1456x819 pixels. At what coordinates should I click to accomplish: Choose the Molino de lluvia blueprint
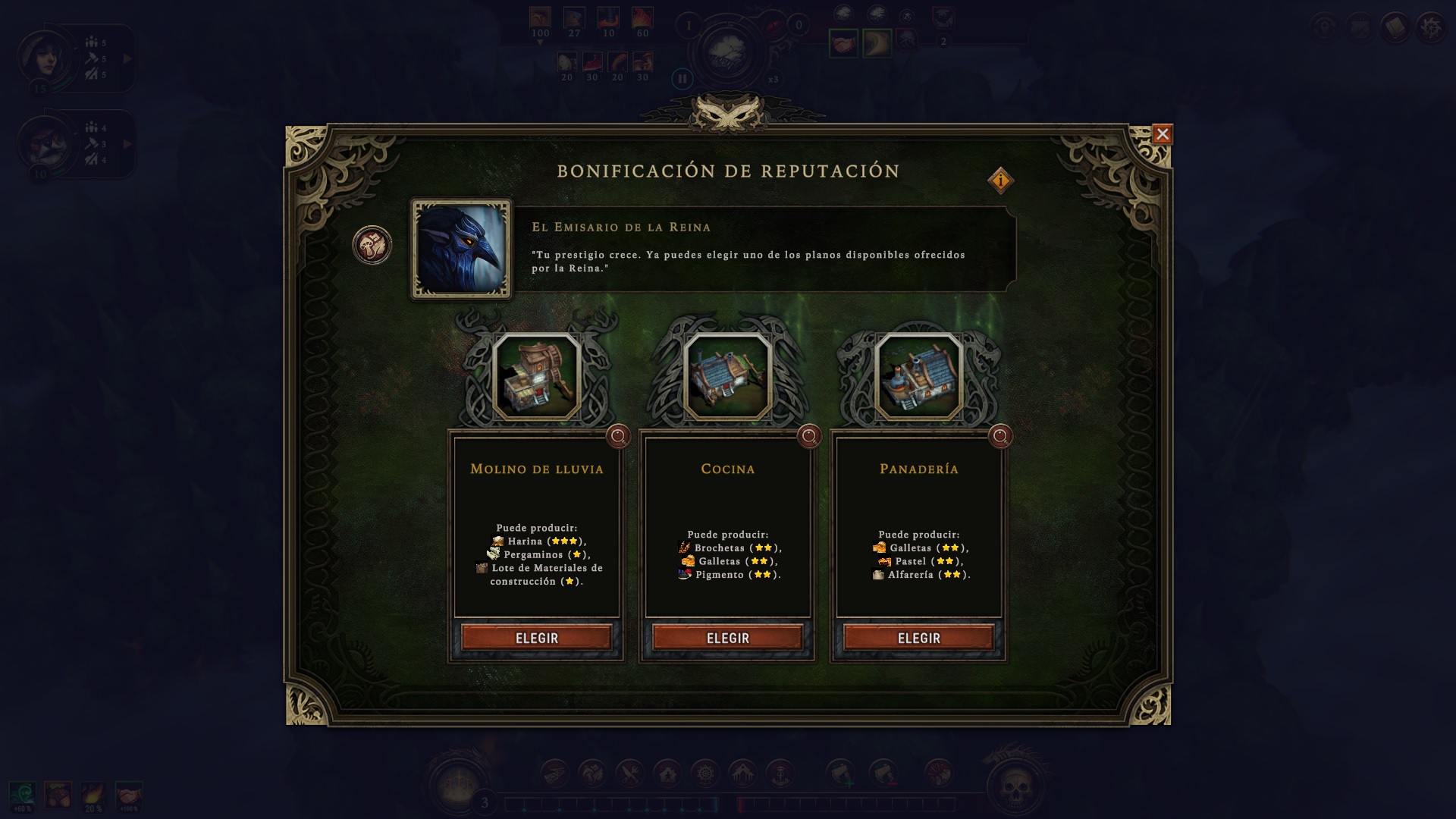[x=536, y=638]
